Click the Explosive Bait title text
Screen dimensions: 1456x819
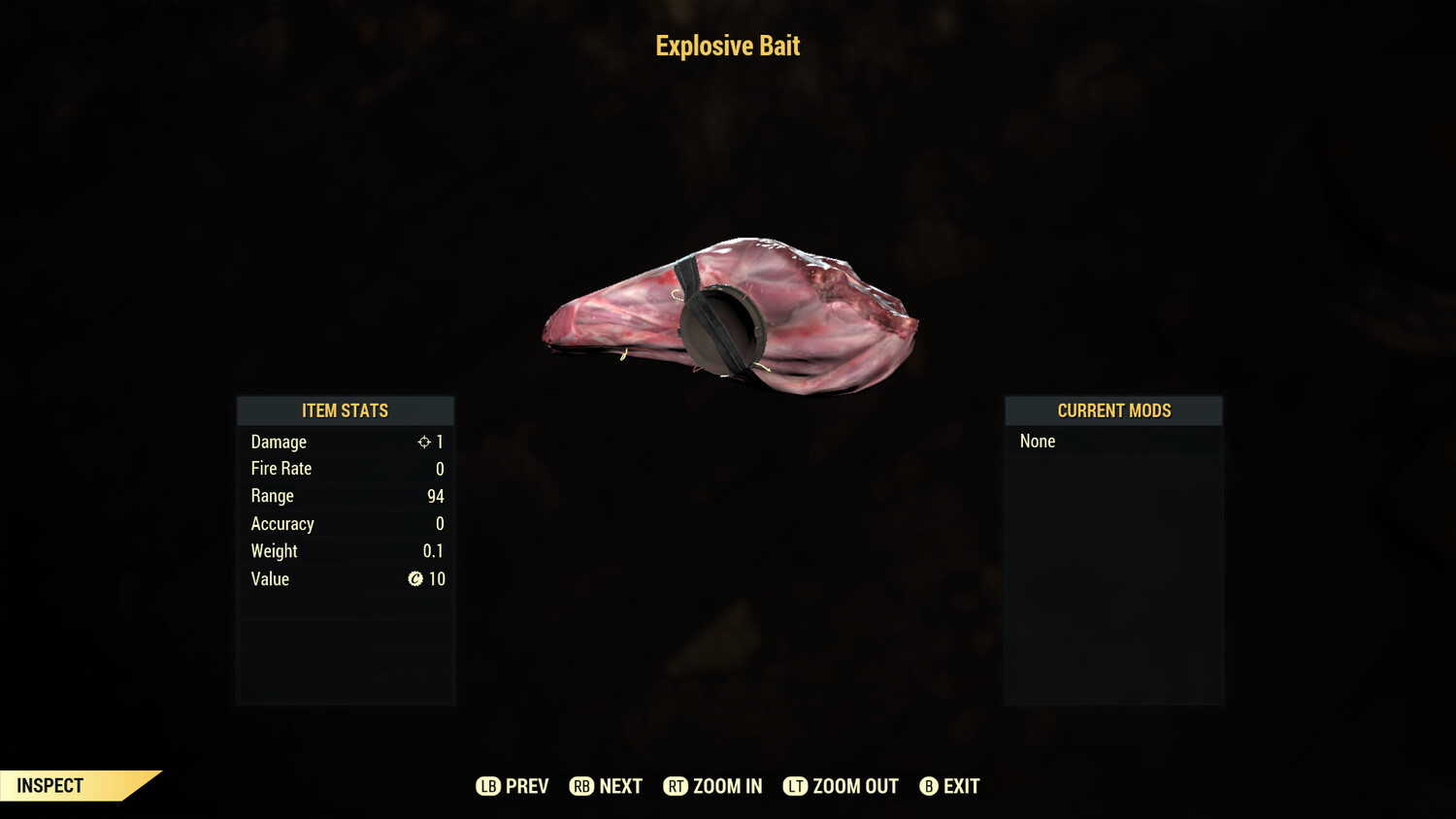pyautogui.click(x=728, y=46)
